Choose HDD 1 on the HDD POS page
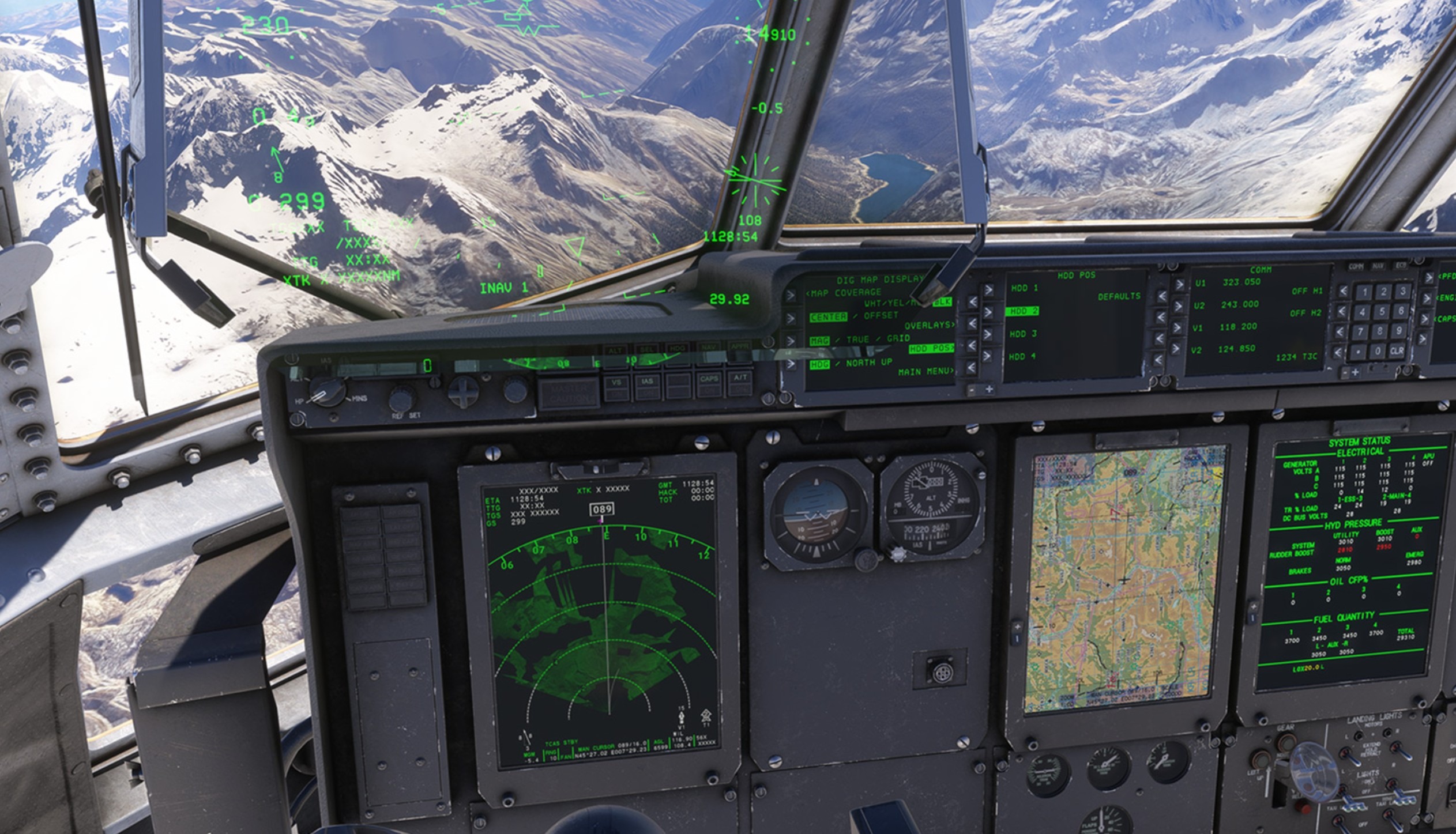The image size is (1456, 834). click(x=989, y=289)
